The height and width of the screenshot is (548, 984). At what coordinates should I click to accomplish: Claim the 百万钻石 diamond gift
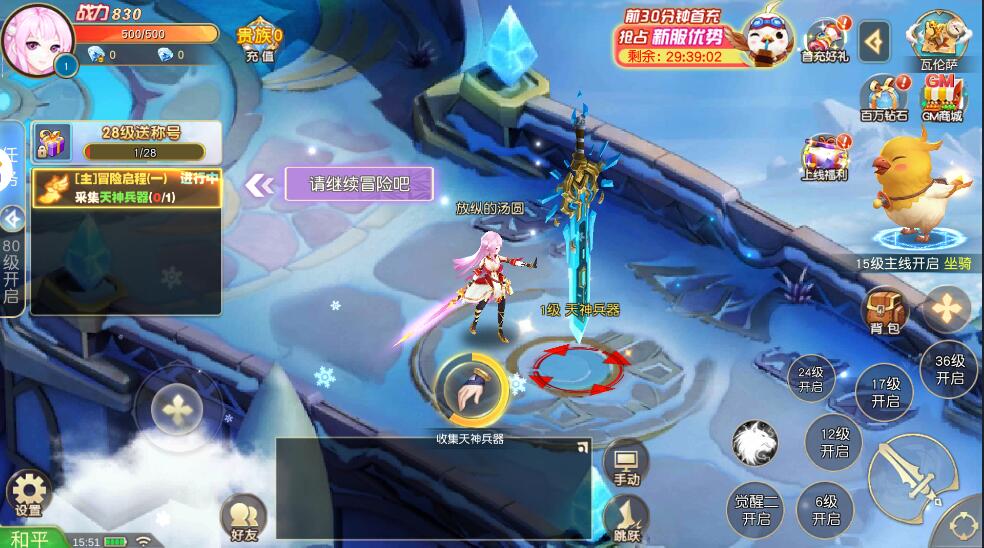pos(883,97)
